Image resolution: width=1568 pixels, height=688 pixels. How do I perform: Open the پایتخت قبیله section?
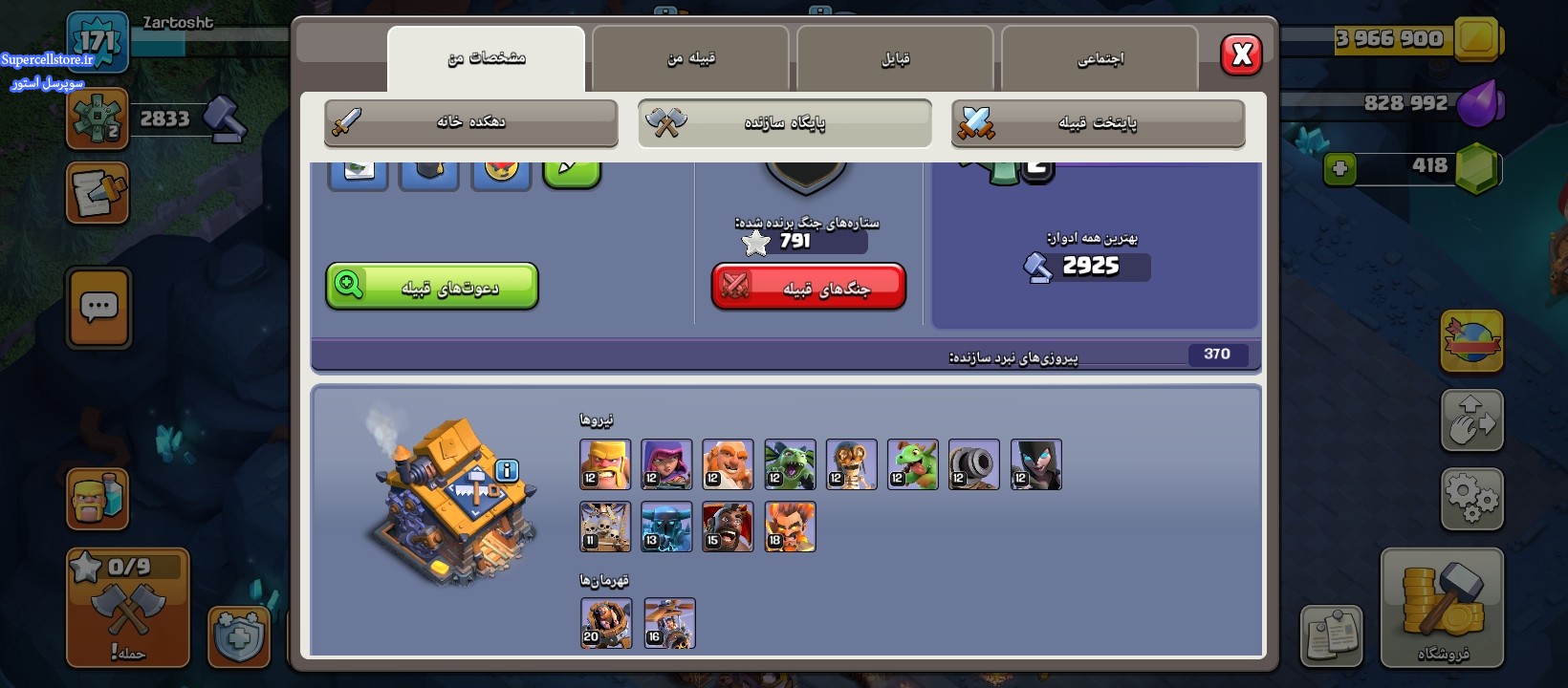pyautogui.click(x=1098, y=122)
